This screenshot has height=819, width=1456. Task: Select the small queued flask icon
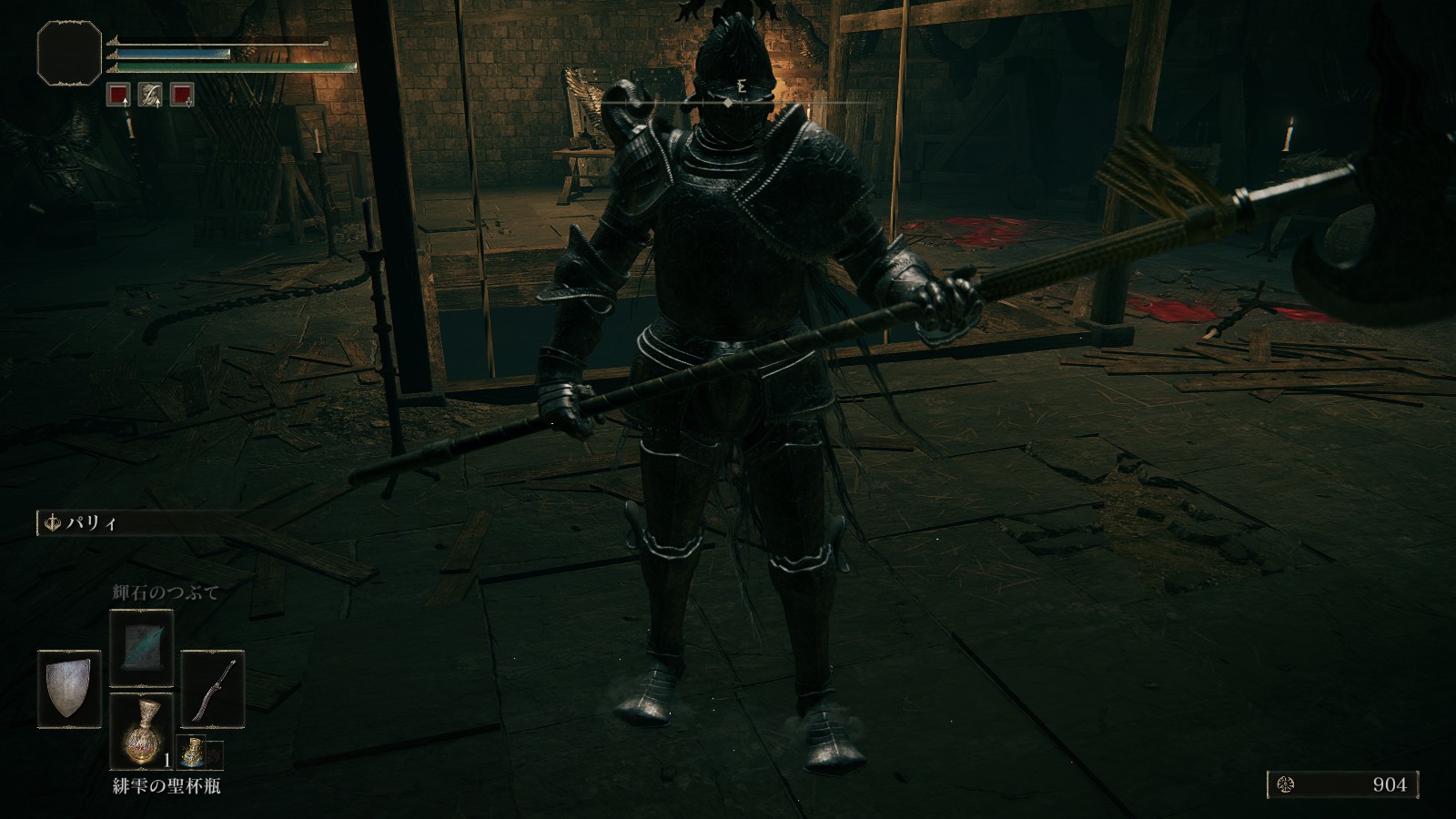pyautogui.click(x=193, y=753)
